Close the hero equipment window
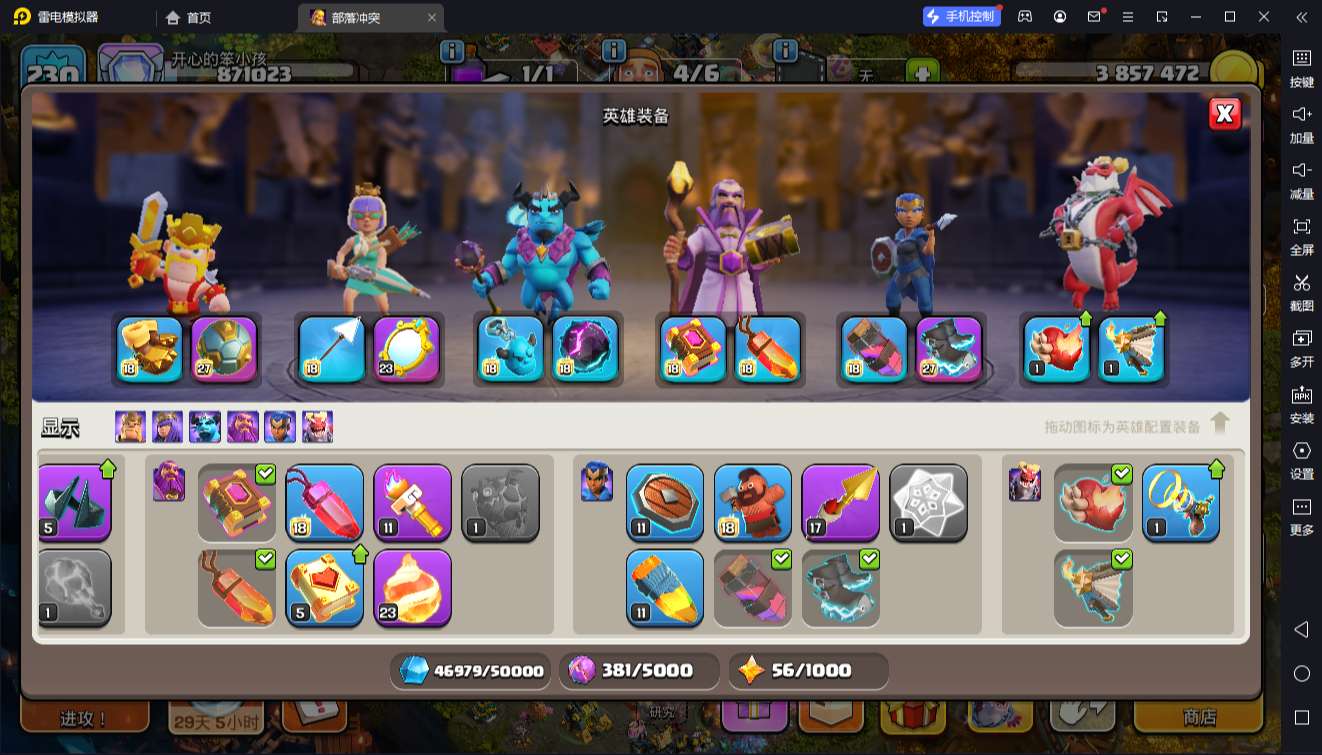1322x755 pixels. 1224,114
